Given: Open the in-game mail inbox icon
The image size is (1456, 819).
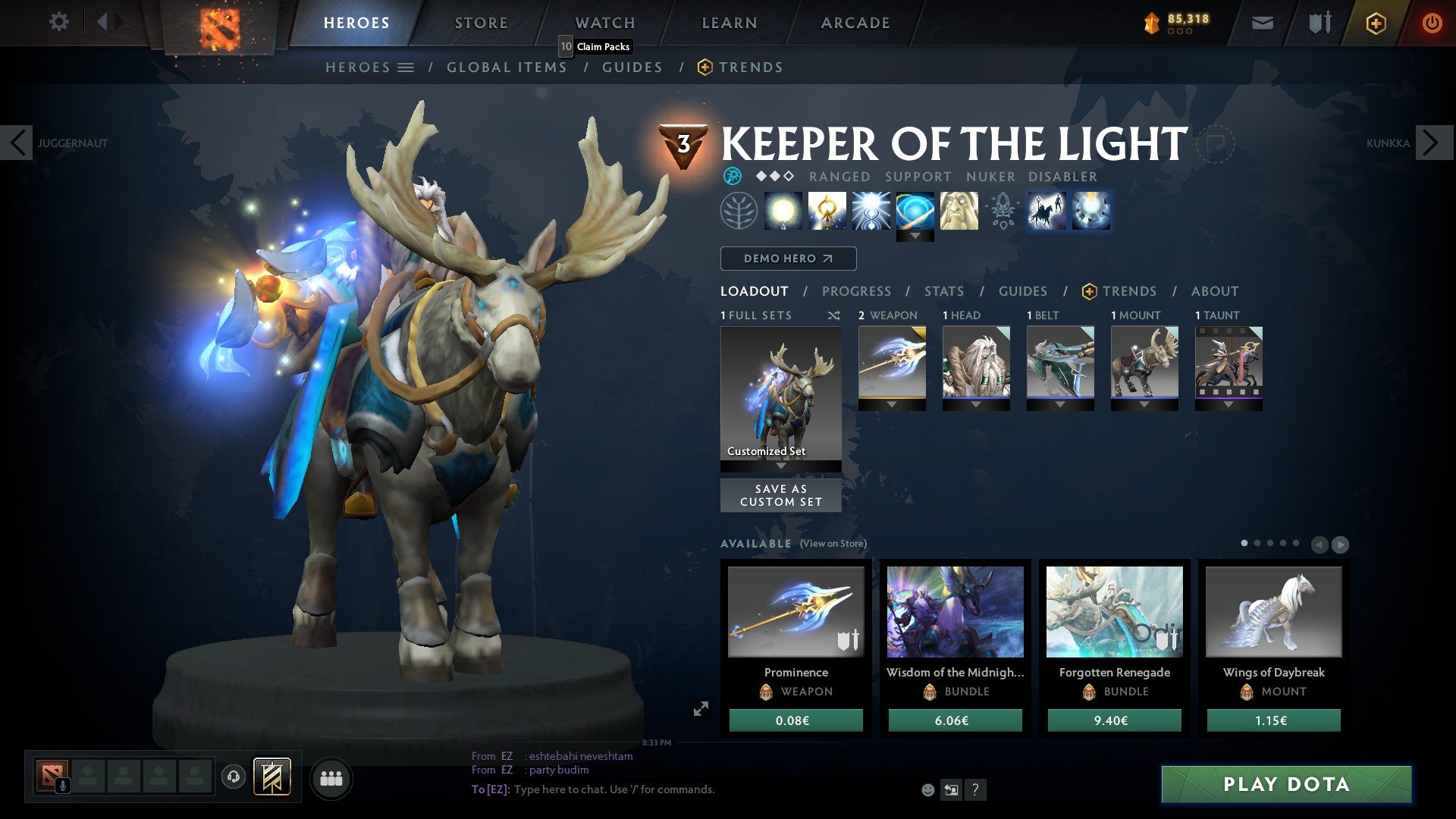Looking at the screenshot, I should pos(1261,23).
